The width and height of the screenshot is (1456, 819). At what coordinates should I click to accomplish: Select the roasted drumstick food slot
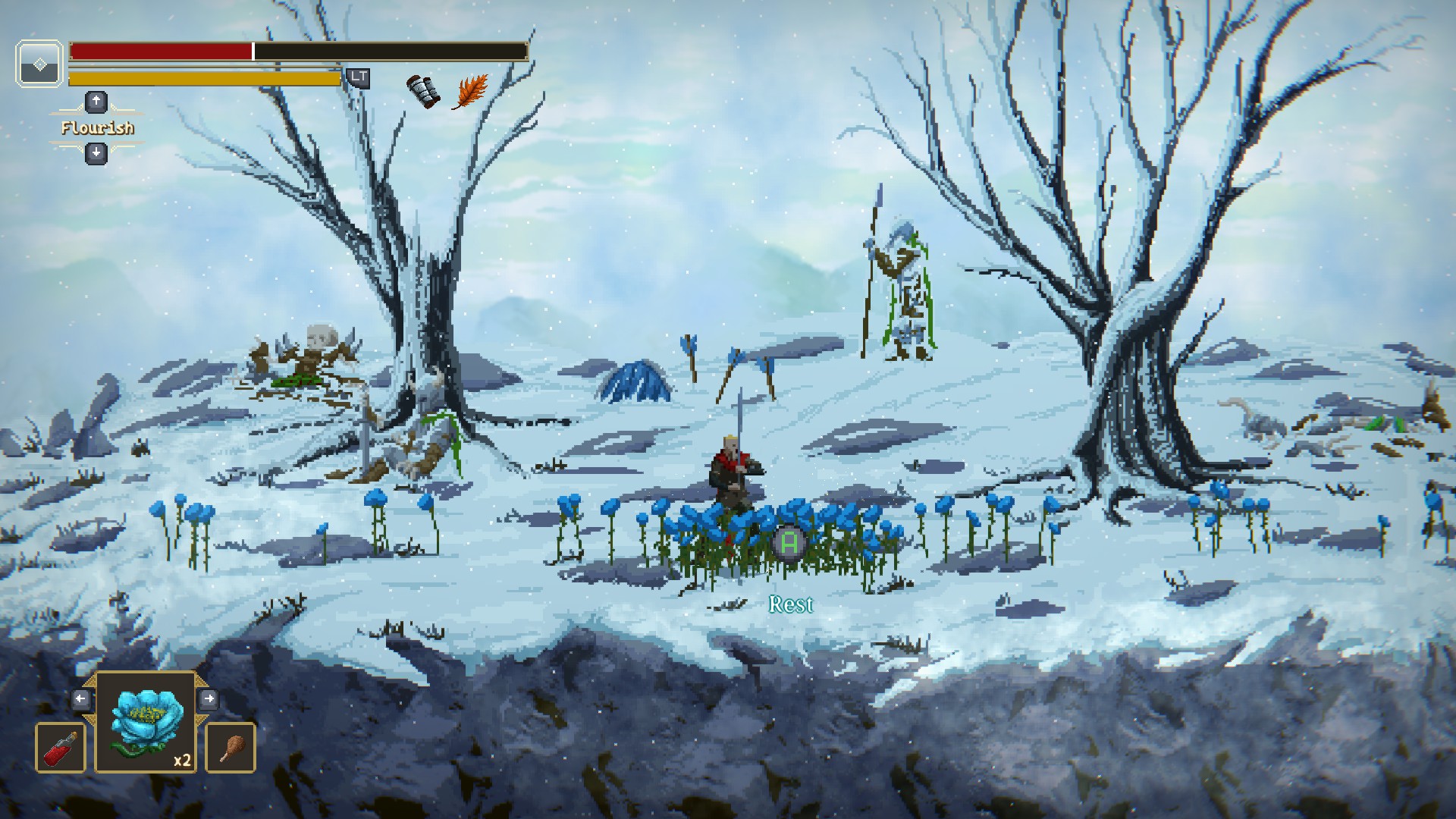(231, 748)
